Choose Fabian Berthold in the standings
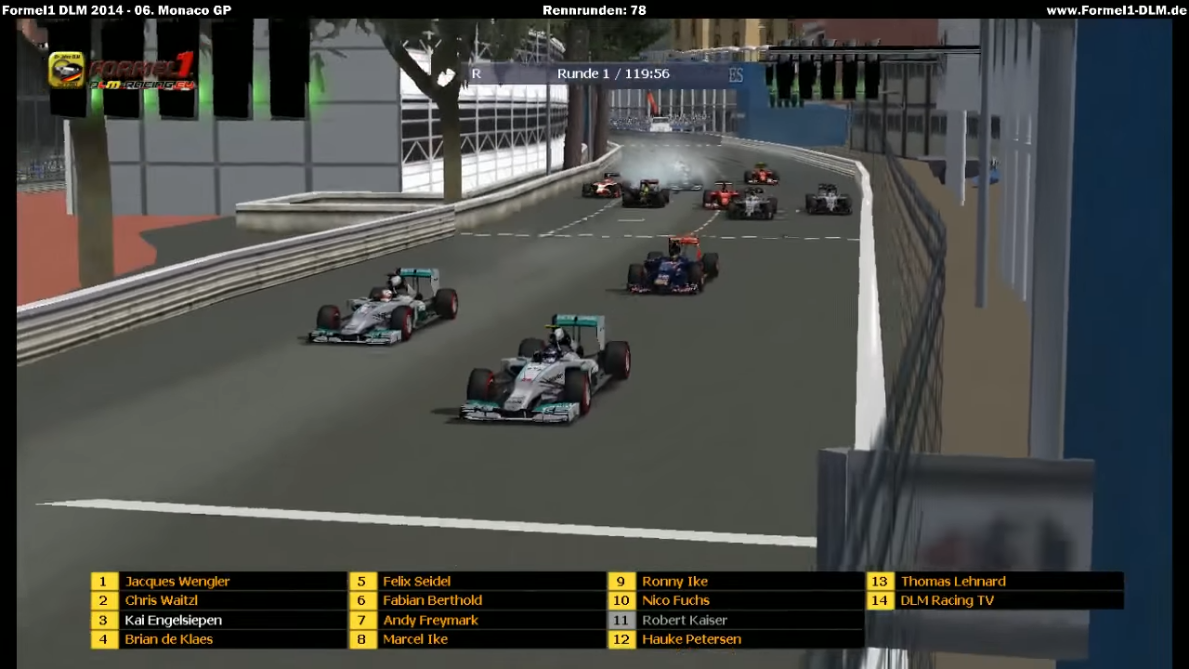The height and width of the screenshot is (669, 1189). (432, 600)
